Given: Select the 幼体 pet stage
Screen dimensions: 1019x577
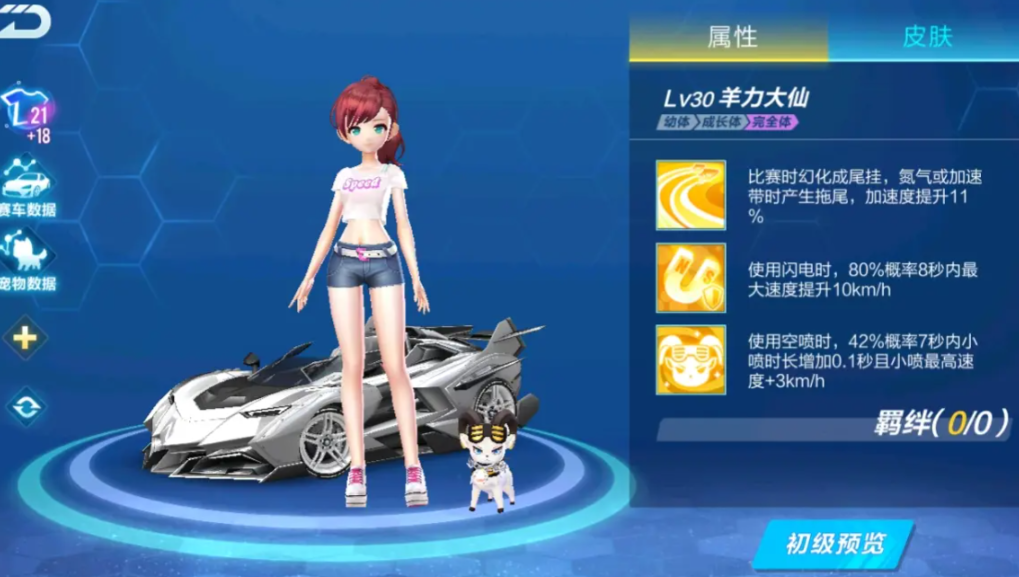Looking at the screenshot, I should tap(677, 123).
